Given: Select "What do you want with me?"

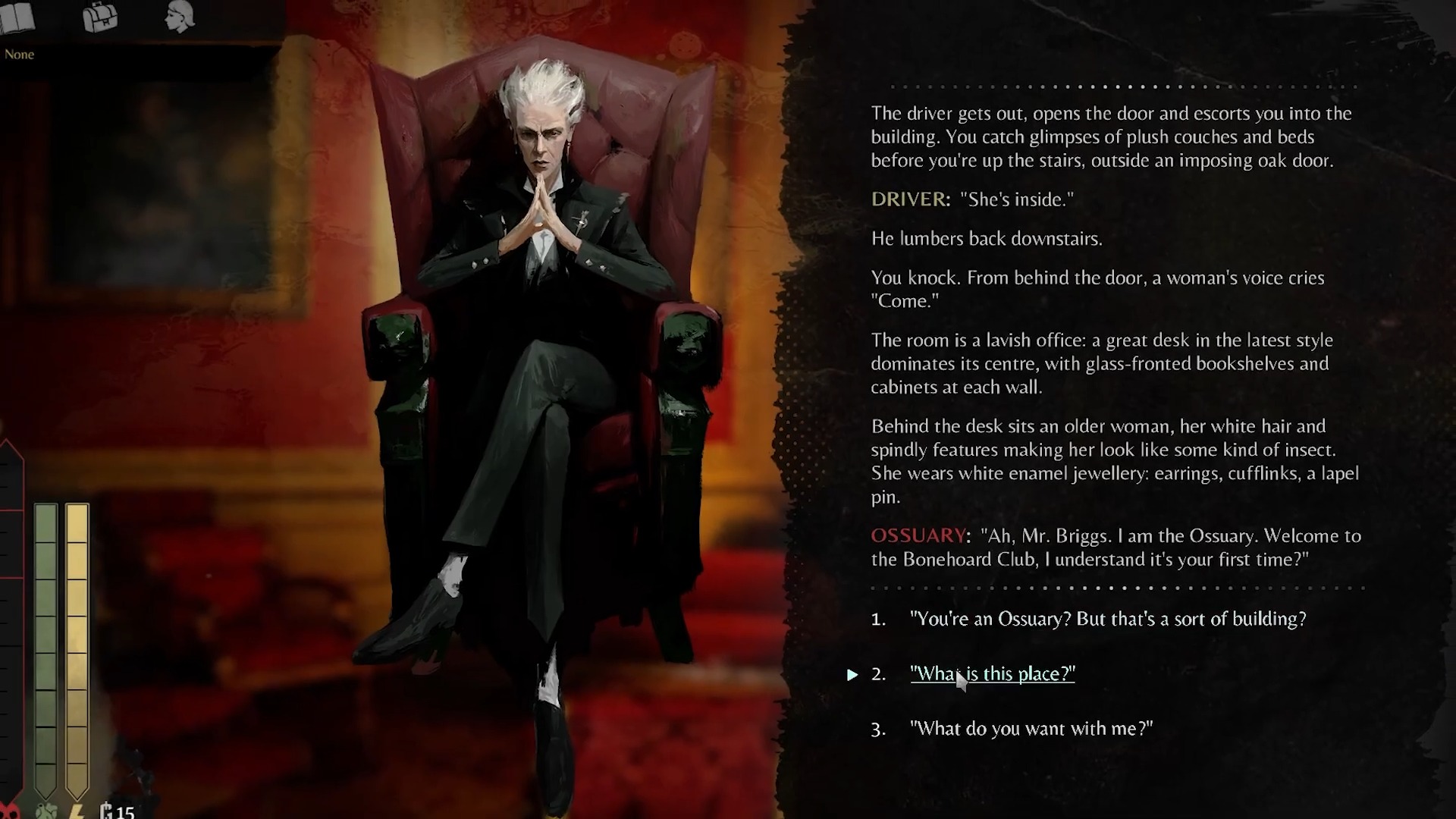Looking at the screenshot, I should pos(1031,729).
